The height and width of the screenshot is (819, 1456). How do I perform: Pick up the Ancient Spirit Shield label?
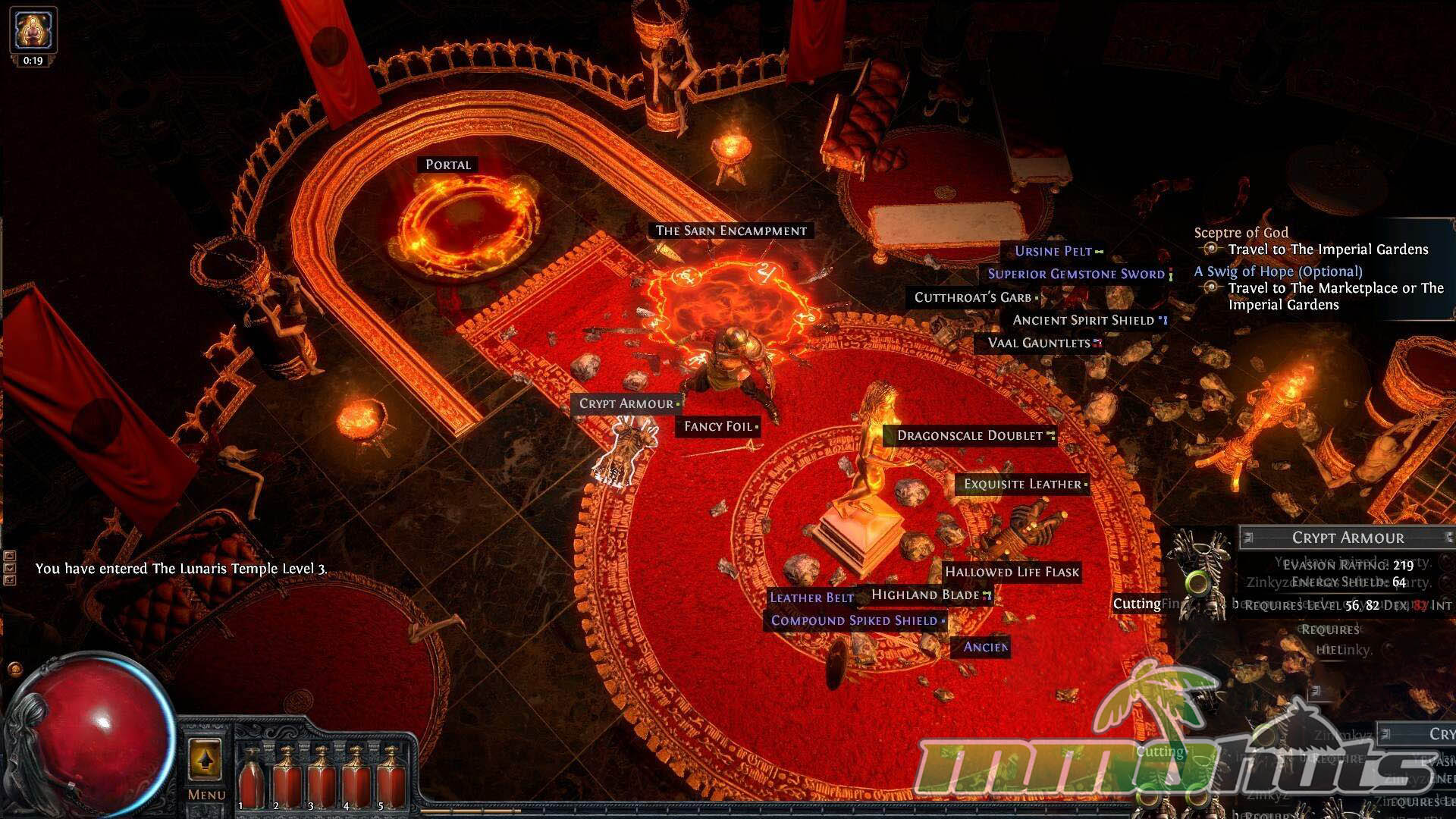(1084, 320)
